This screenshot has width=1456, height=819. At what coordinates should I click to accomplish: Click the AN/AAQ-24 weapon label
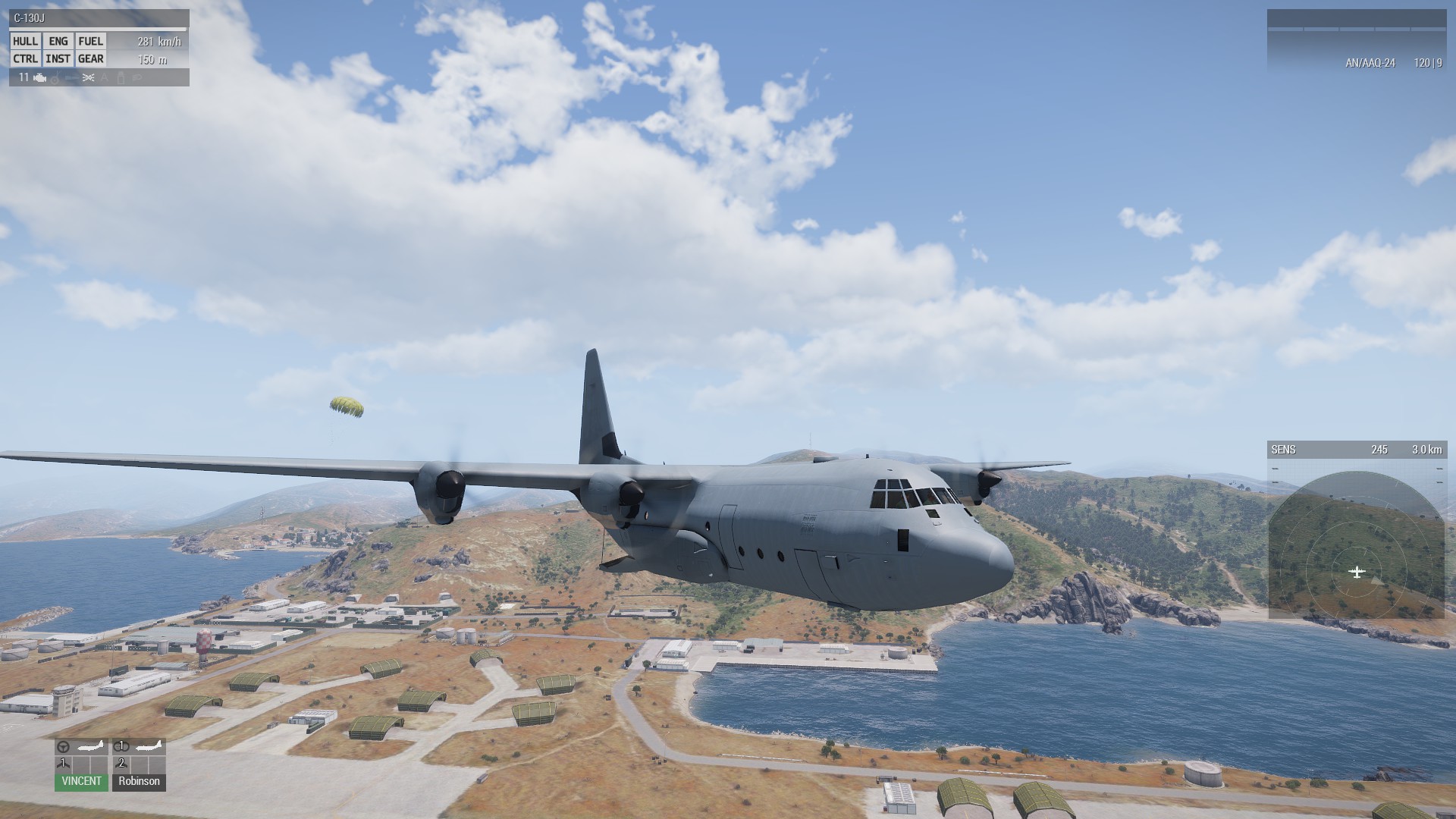point(1370,63)
